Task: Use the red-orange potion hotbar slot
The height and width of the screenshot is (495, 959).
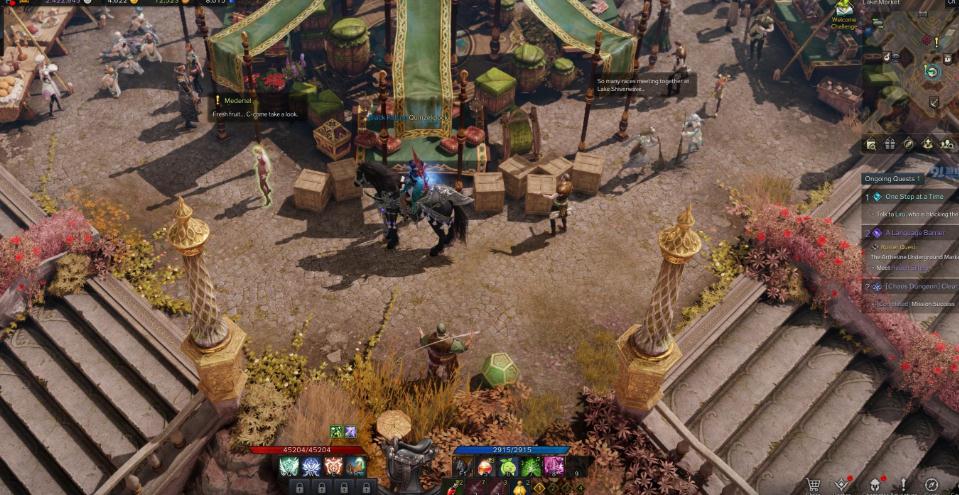Action: (485, 467)
